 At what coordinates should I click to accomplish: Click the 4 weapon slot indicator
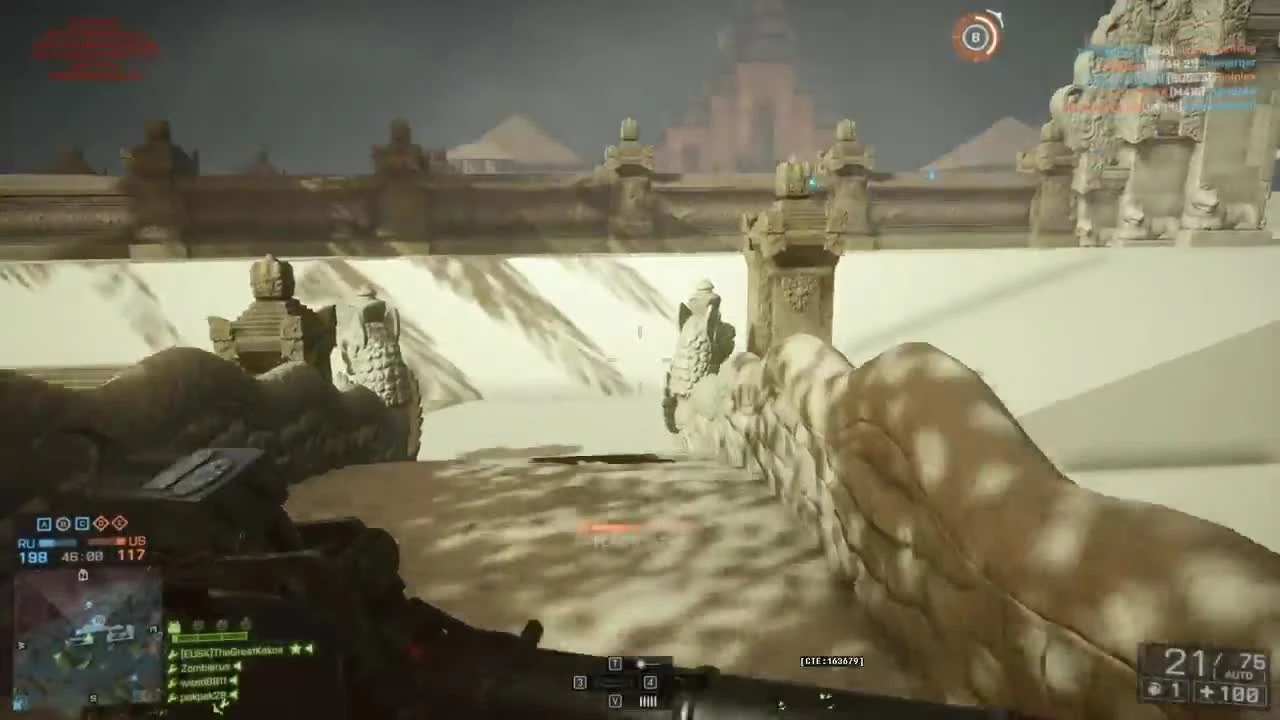pos(649,682)
